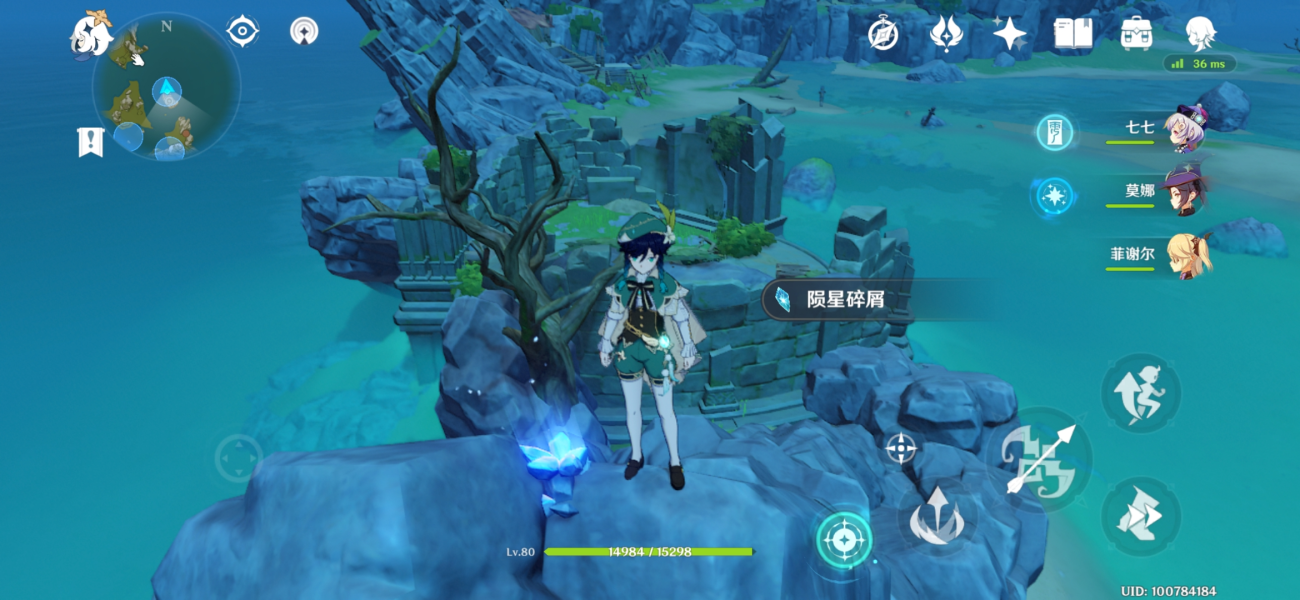Viewport: 1300px width, 600px height.
Task: Fire the bow normal attack button
Action: tap(1040, 460)
